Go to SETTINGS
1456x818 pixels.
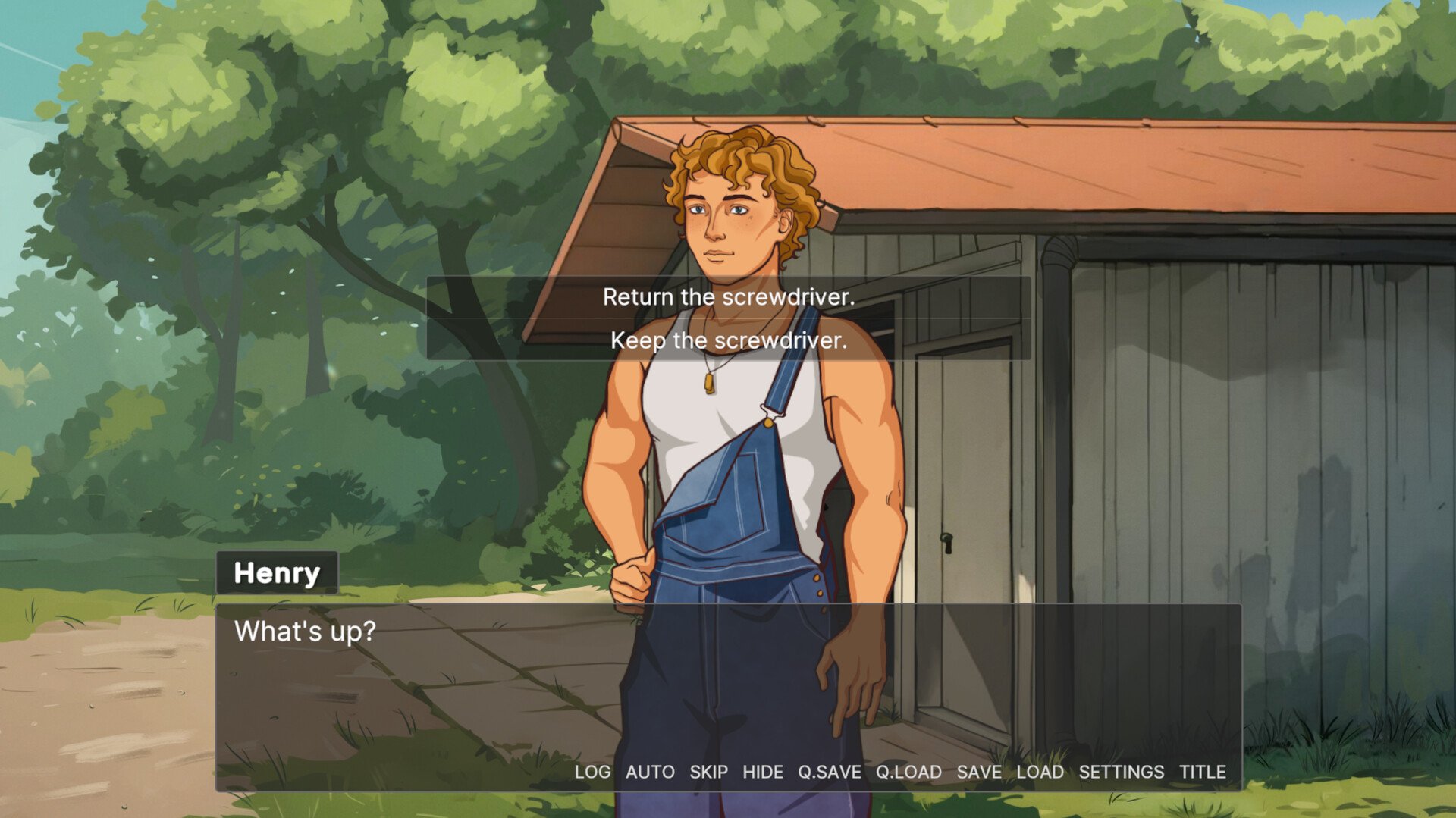[x=1121, y=772]
